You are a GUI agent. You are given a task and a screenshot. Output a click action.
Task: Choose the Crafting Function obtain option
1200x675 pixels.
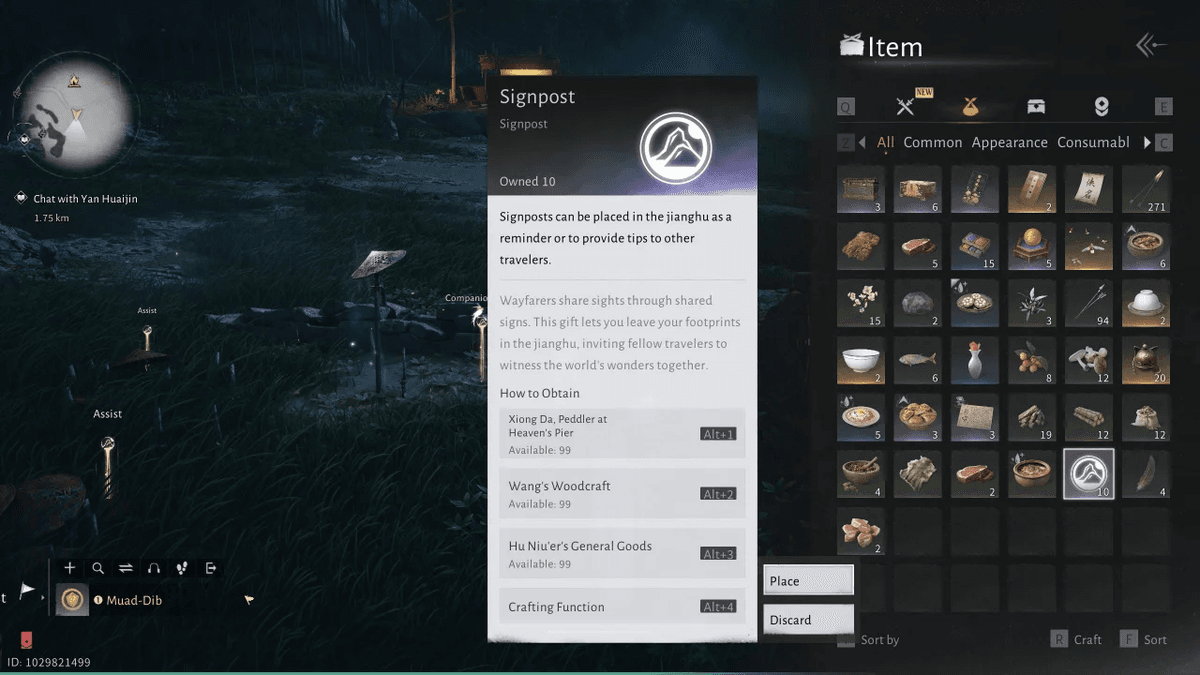tap(621, 606)
